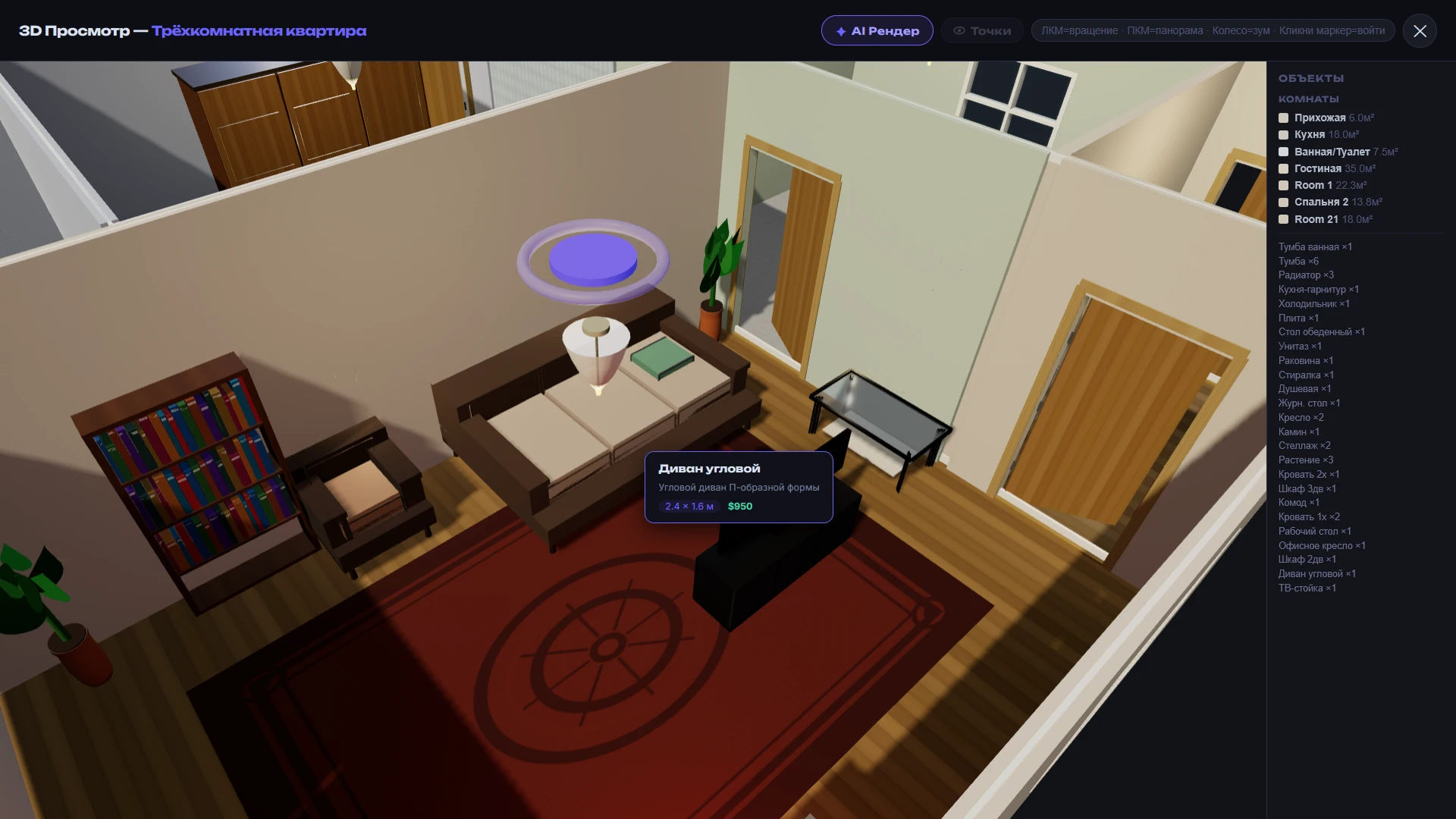Click the $950 price tag on sofa tooltip

739,506
